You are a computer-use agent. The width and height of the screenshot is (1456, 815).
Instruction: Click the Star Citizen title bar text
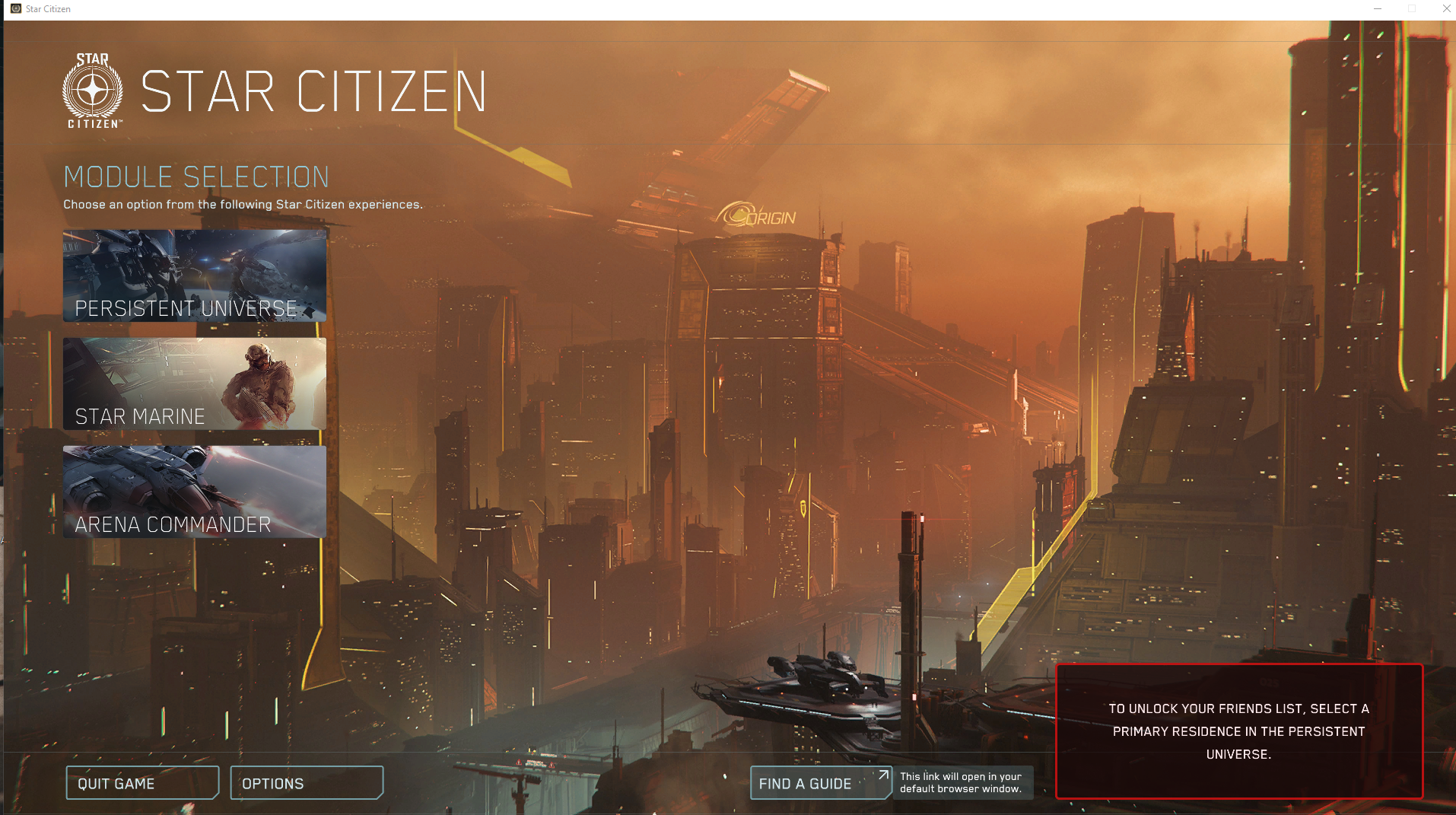click(x=47, y=8)
